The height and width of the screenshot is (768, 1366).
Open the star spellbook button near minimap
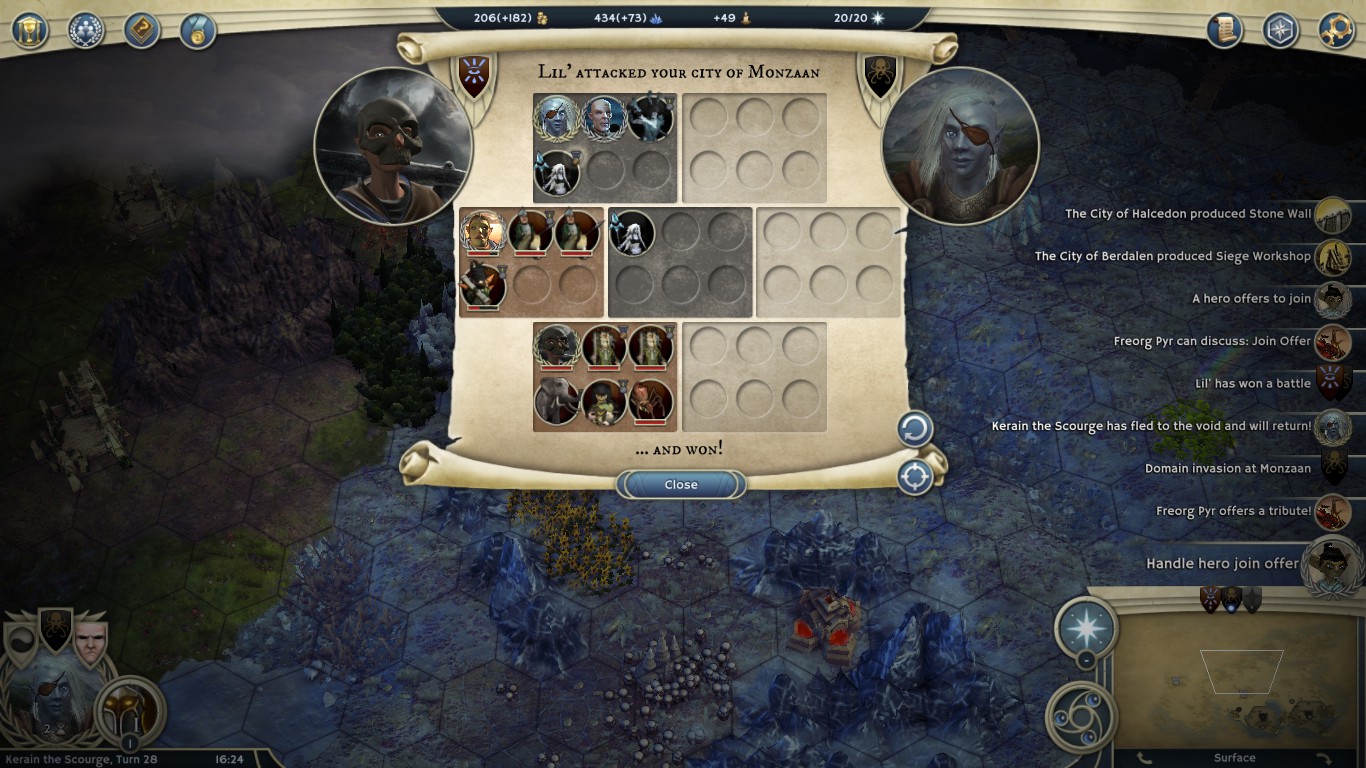(1086, 628)
